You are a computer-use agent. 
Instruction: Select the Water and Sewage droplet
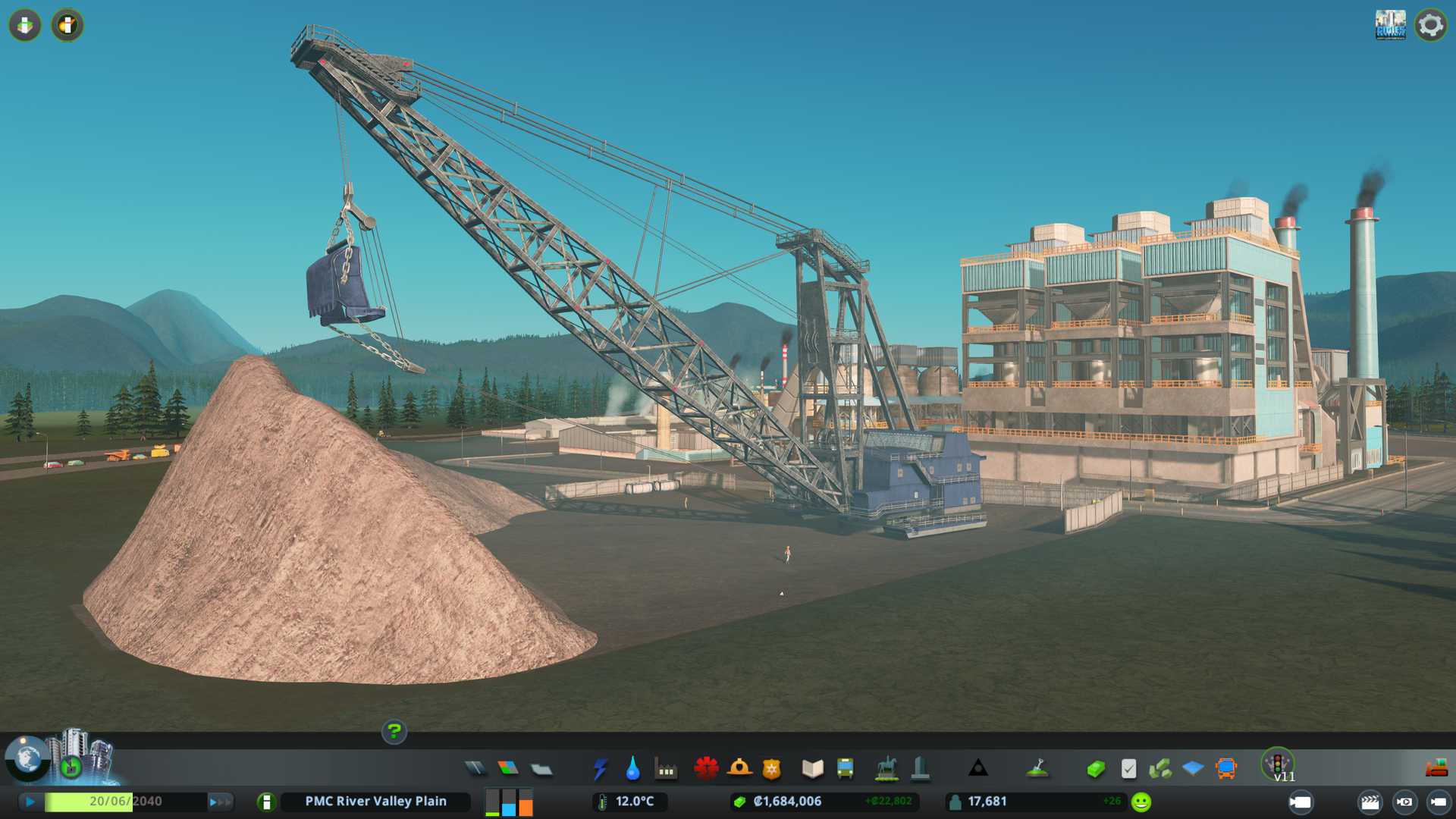(632, 769)
